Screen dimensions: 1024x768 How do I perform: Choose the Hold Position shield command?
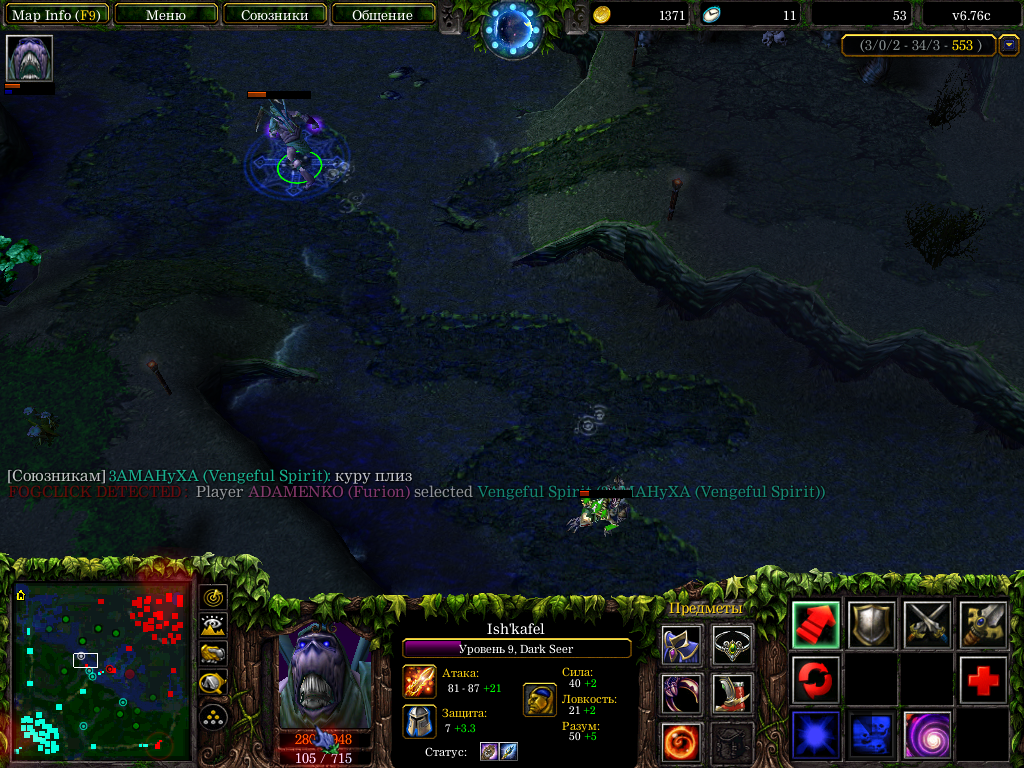[871, 625]
